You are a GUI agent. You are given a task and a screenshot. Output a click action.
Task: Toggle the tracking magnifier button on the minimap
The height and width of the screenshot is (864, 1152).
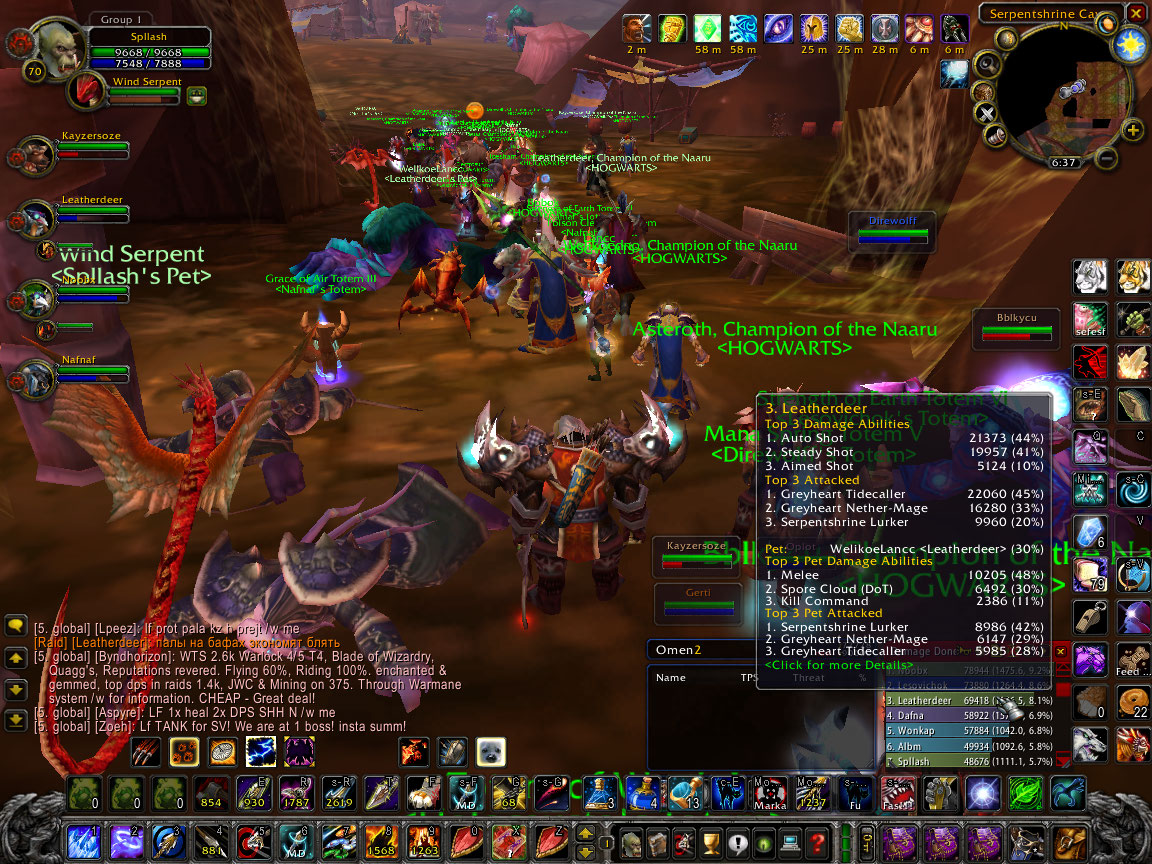click(x=987, y=65)
